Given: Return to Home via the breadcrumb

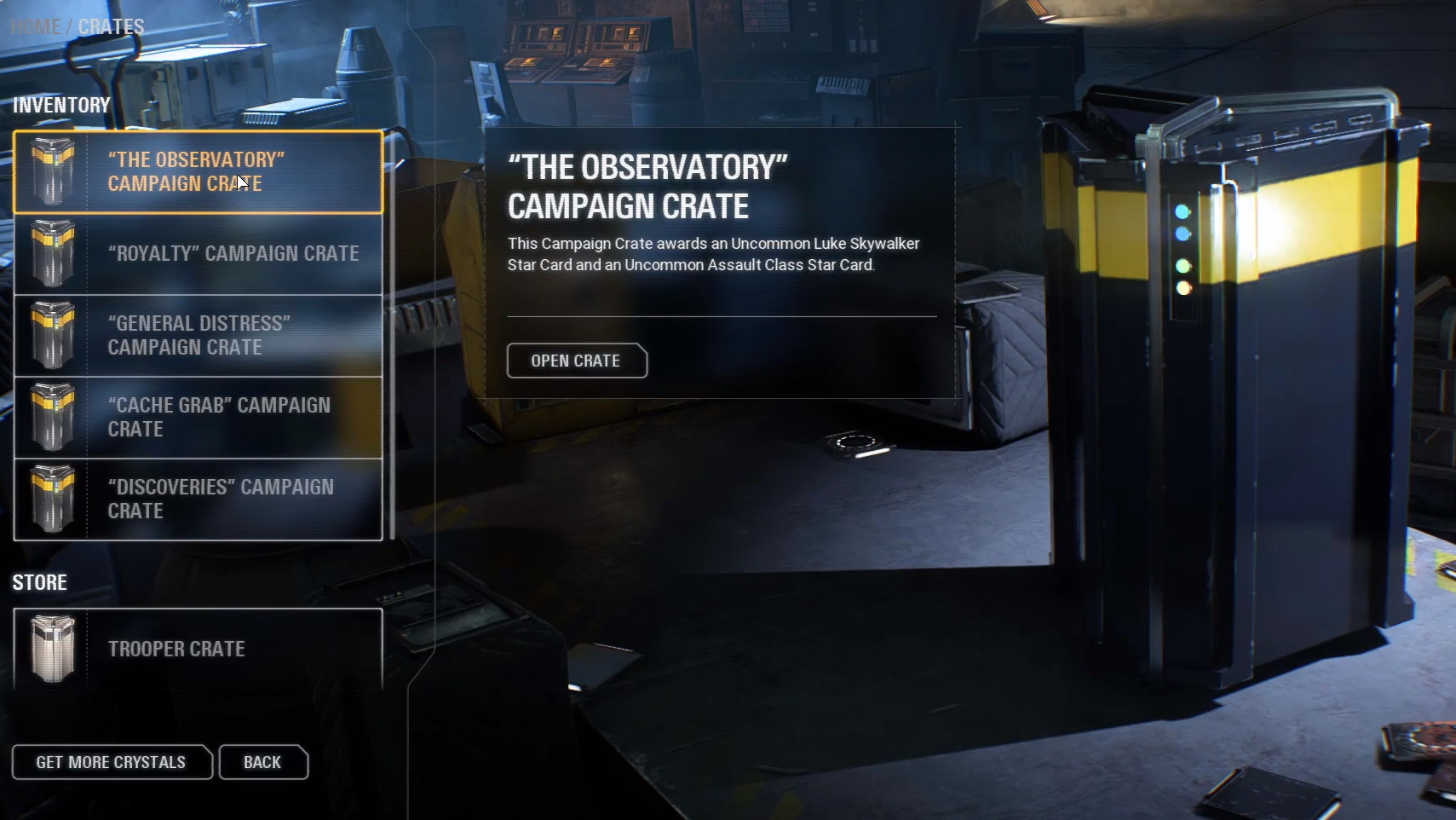Looking at the screenshot, I should 35,27.
